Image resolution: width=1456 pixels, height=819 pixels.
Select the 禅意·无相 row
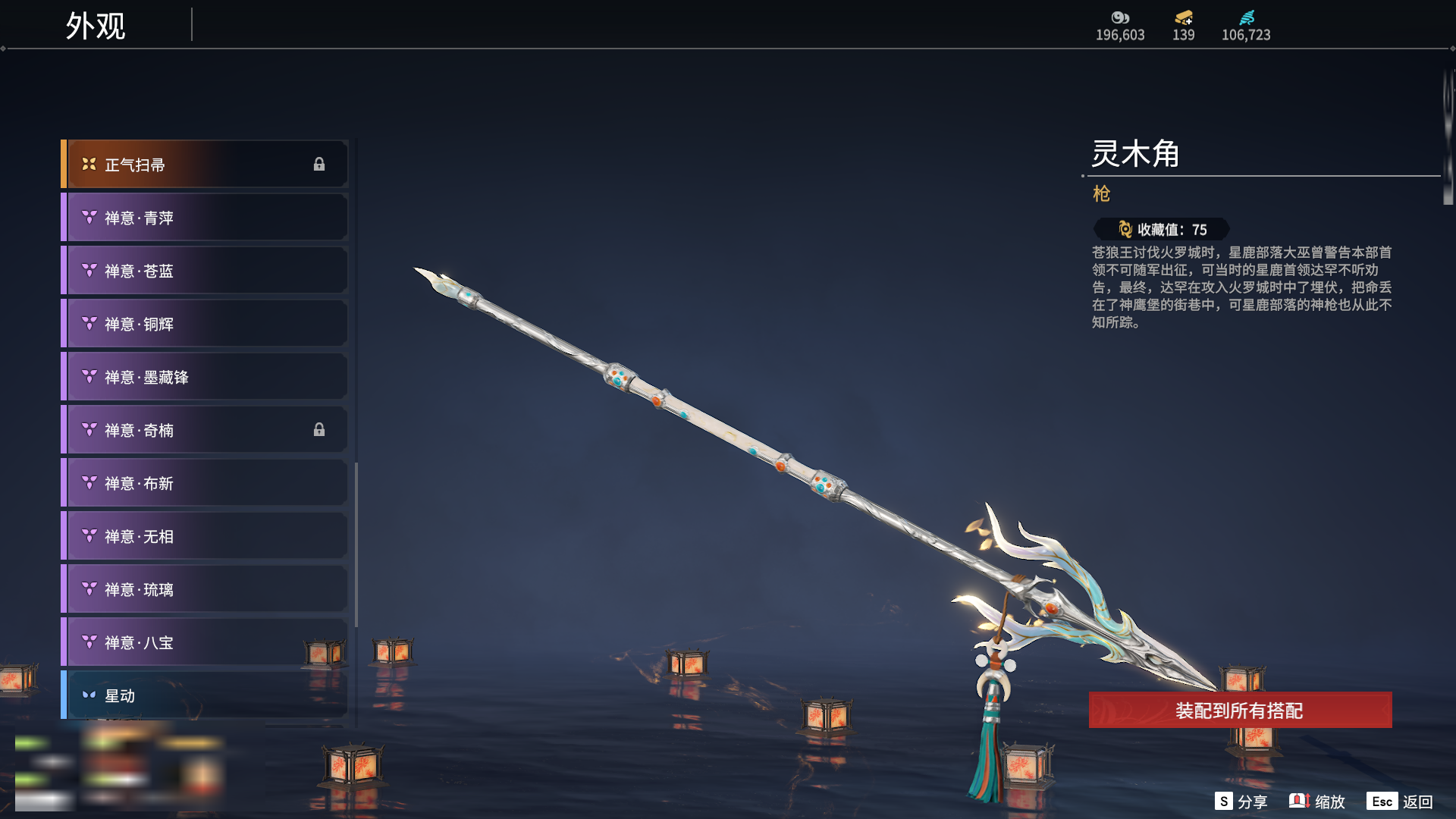coord(205,536)
